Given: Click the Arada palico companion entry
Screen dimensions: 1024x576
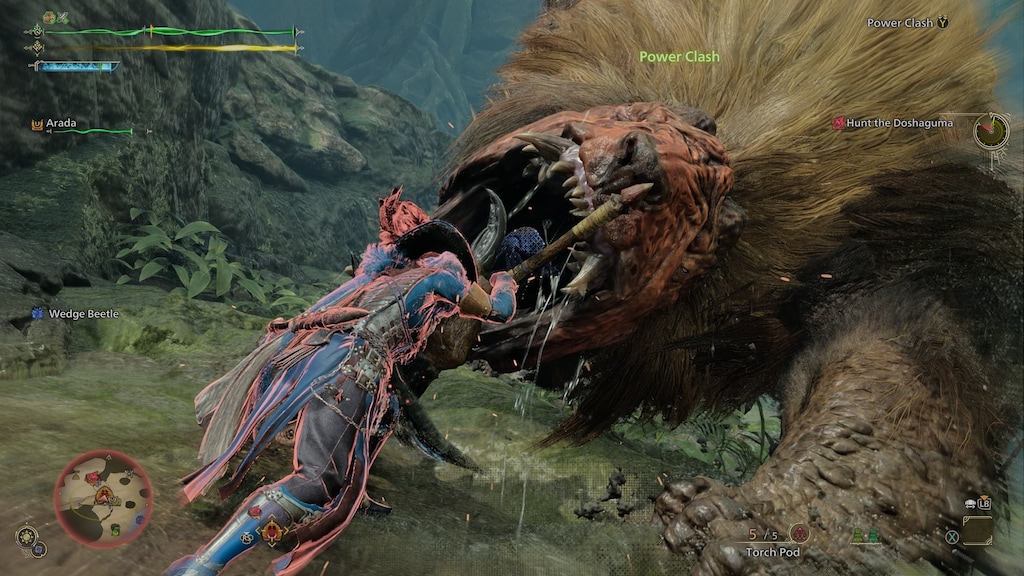Looking at the screenshot, I should (60, 124).
